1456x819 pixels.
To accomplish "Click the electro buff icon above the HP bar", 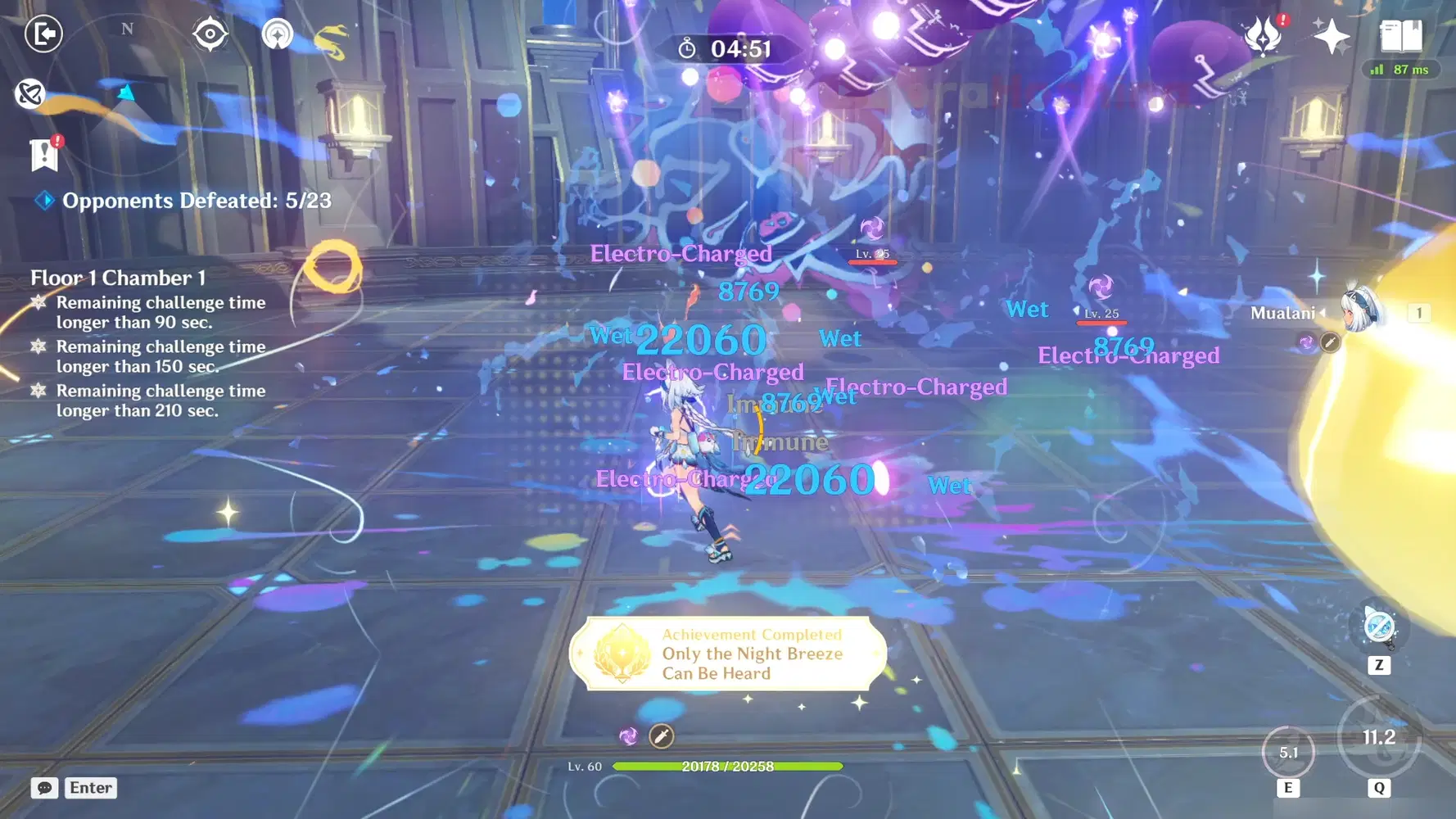I will 629,736.
